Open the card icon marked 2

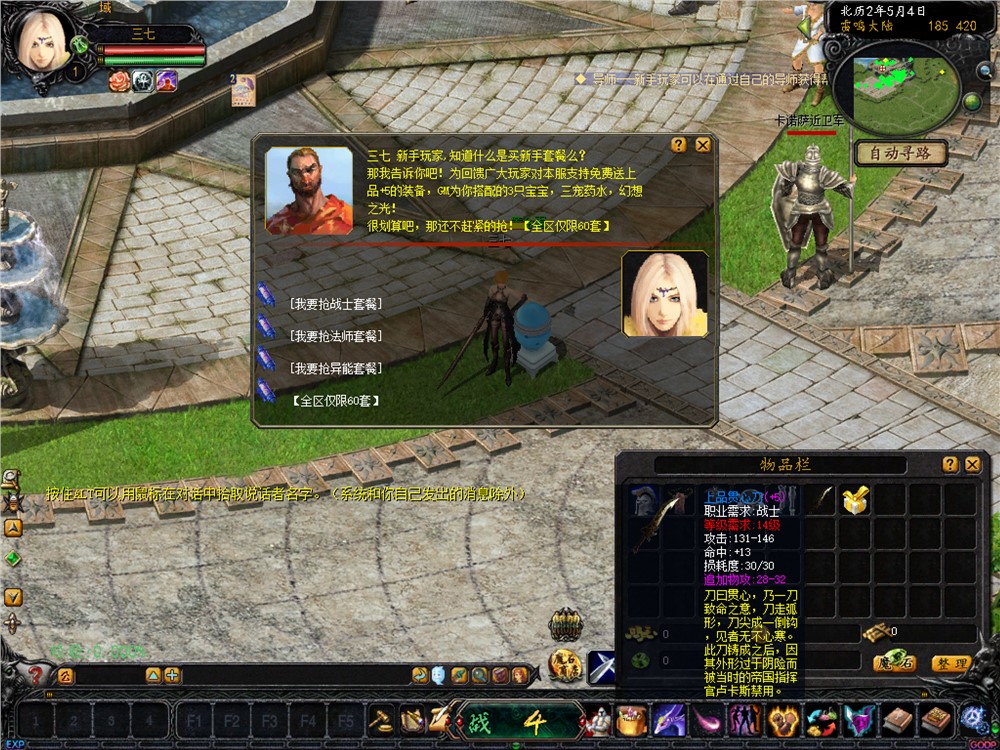click(243, 91)
